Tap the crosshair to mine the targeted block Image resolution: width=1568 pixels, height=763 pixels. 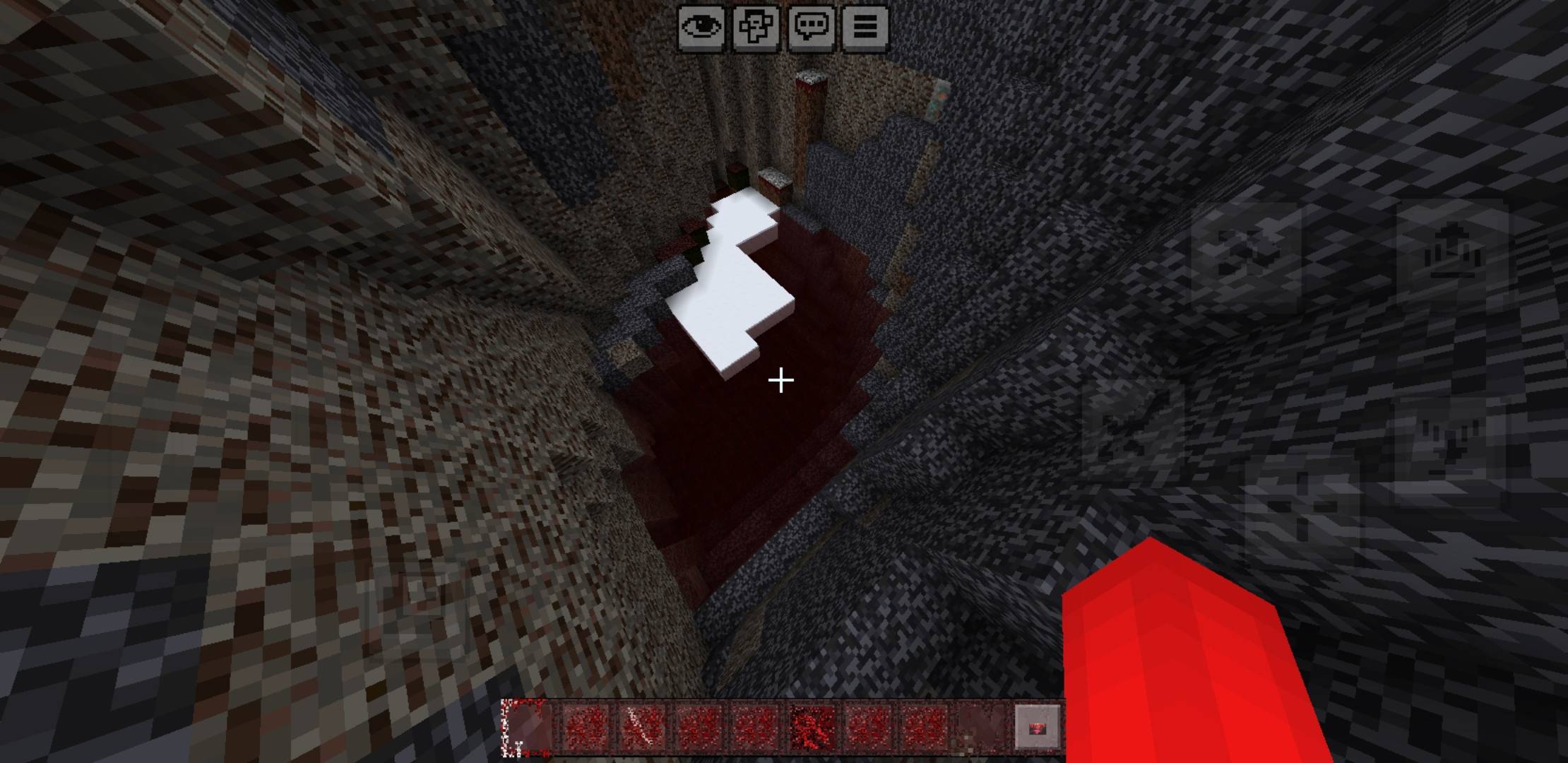(780, 381)
